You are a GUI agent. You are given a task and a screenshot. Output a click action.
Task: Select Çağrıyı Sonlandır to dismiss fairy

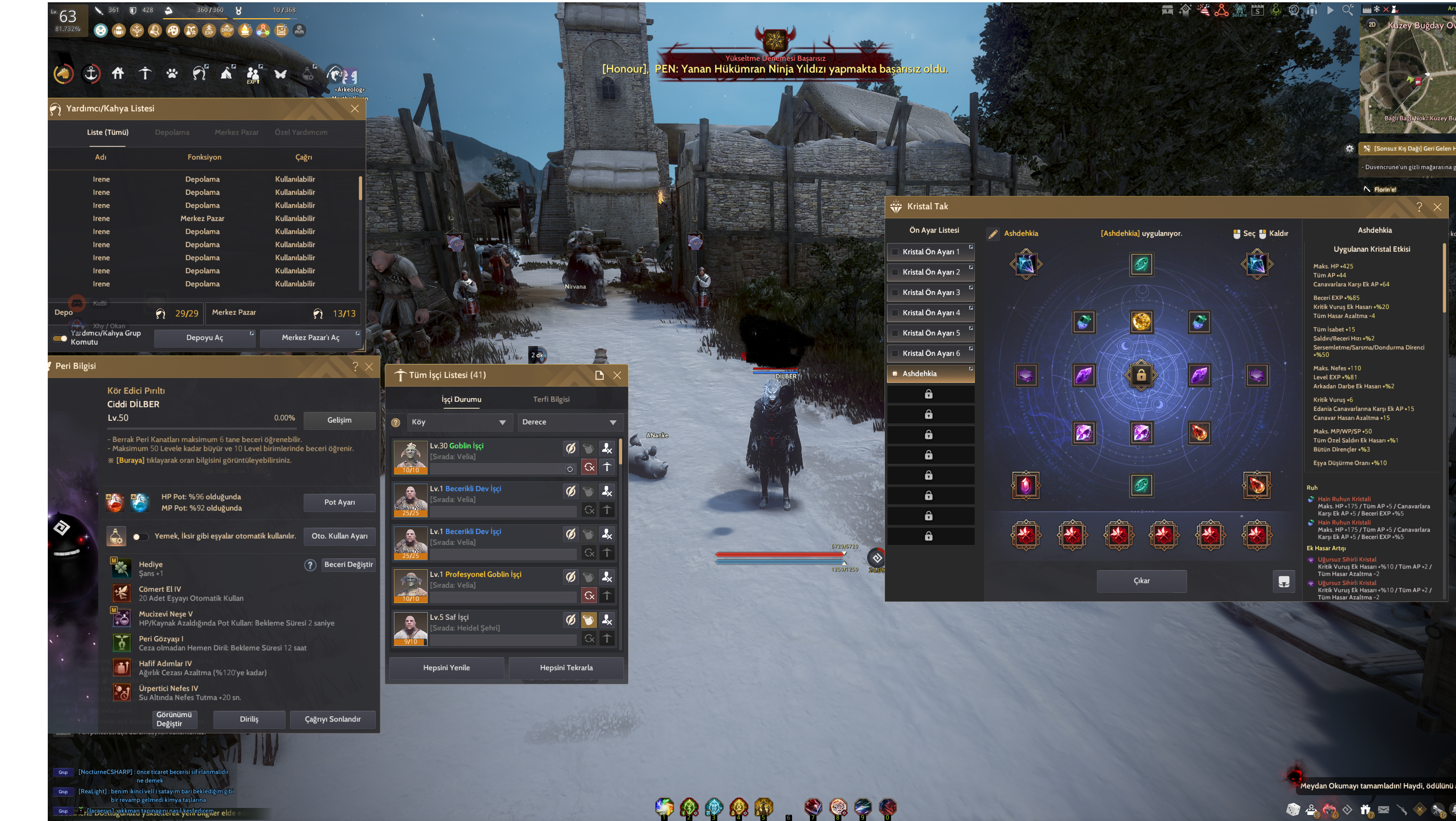[333, 719]
